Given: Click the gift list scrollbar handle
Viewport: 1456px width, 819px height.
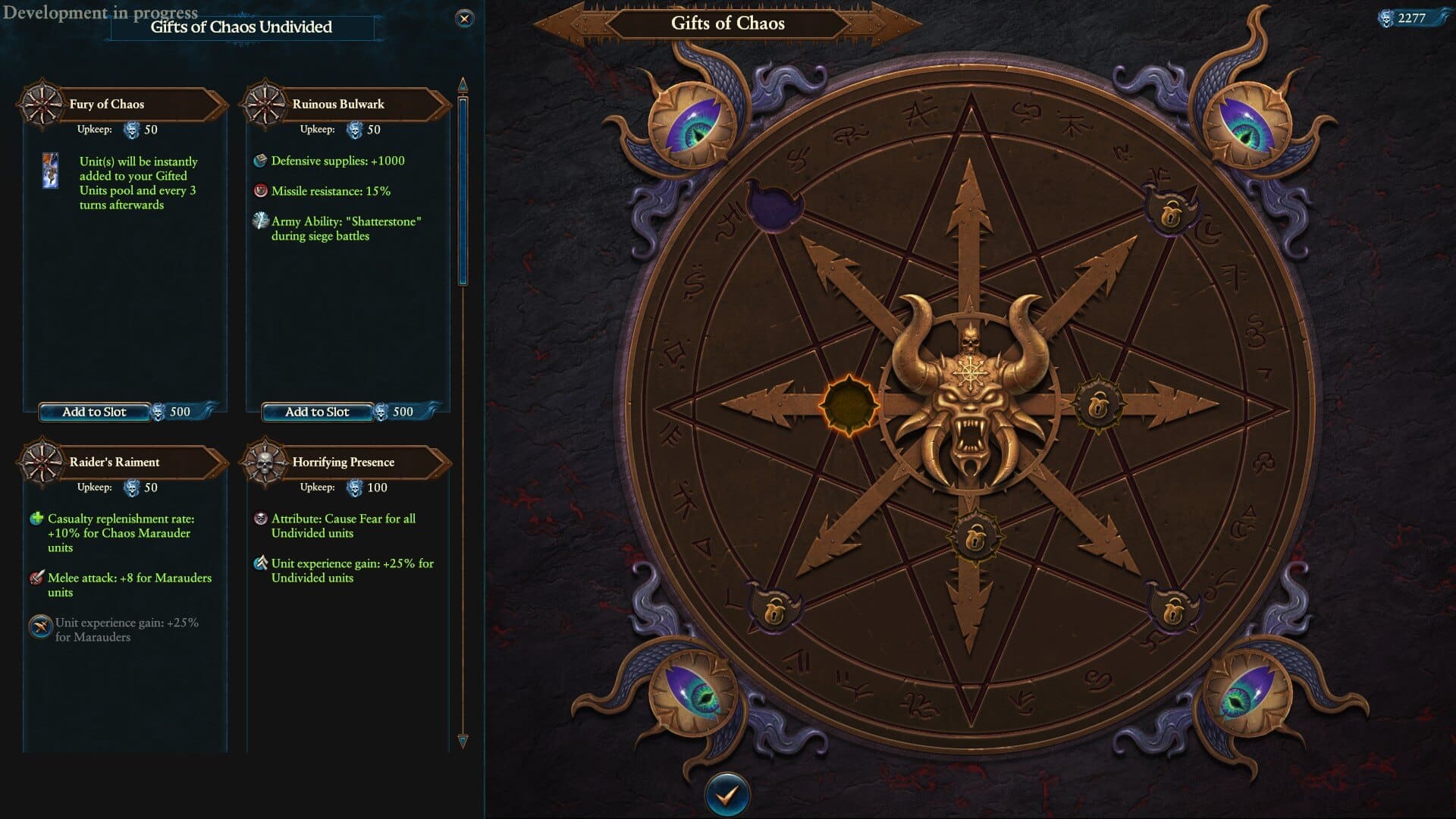Looking at the screenshot, I should pyautogui.click(x=463, y=190).
